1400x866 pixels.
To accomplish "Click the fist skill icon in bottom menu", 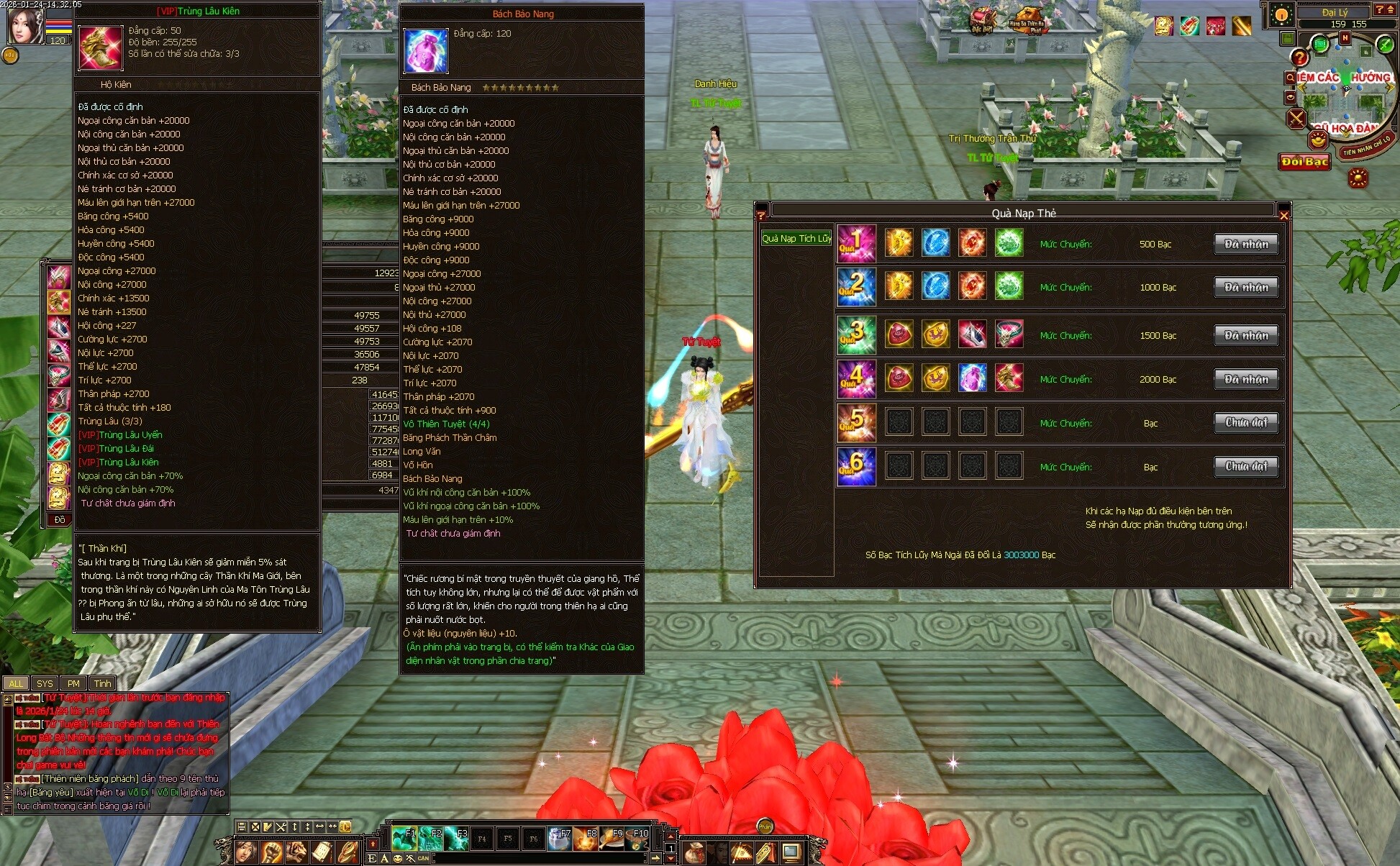I will [x=271, y=852].
